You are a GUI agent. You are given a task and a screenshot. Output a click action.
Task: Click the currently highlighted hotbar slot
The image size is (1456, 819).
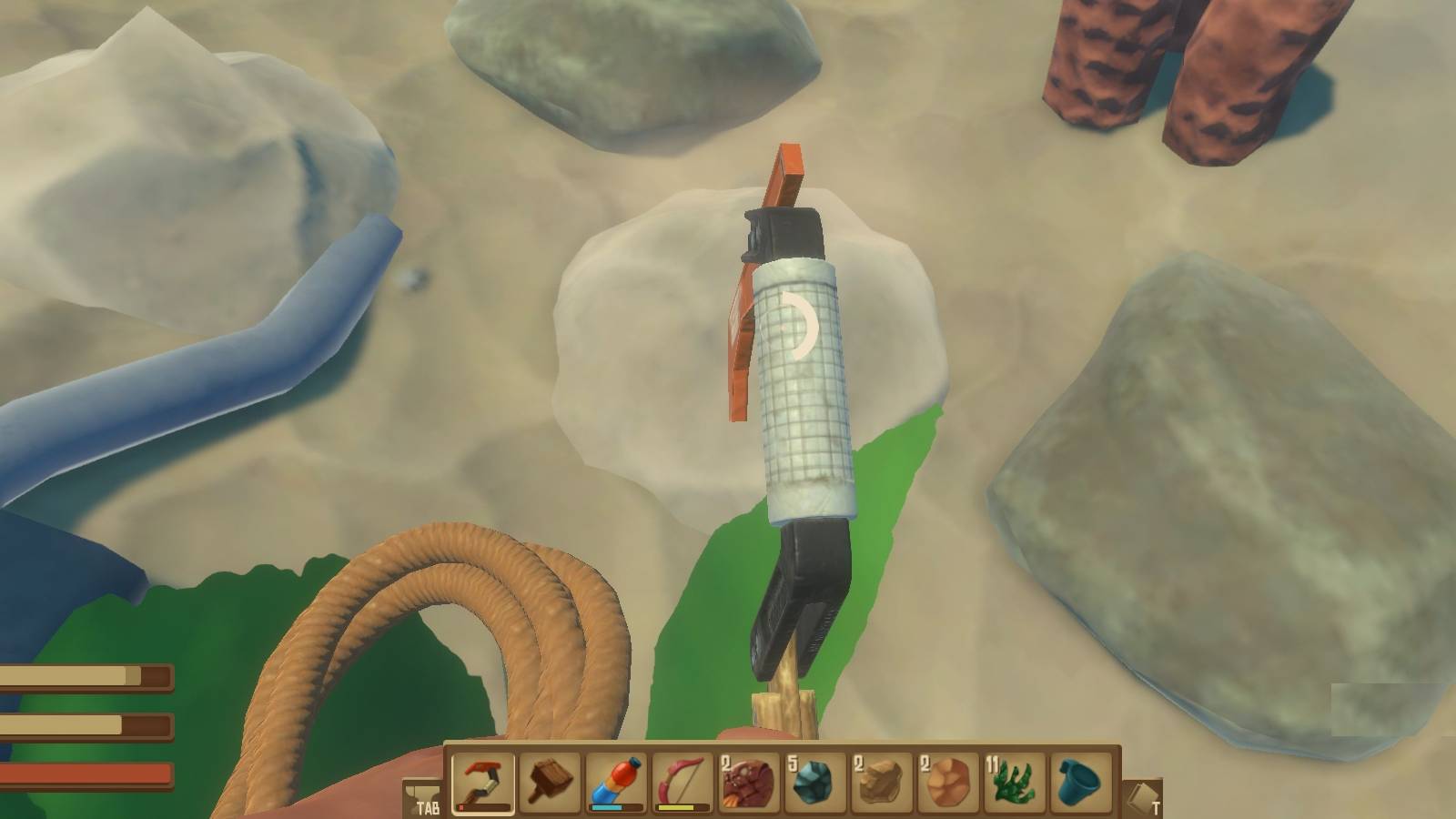pyautogui.click(x=480, y=781)
